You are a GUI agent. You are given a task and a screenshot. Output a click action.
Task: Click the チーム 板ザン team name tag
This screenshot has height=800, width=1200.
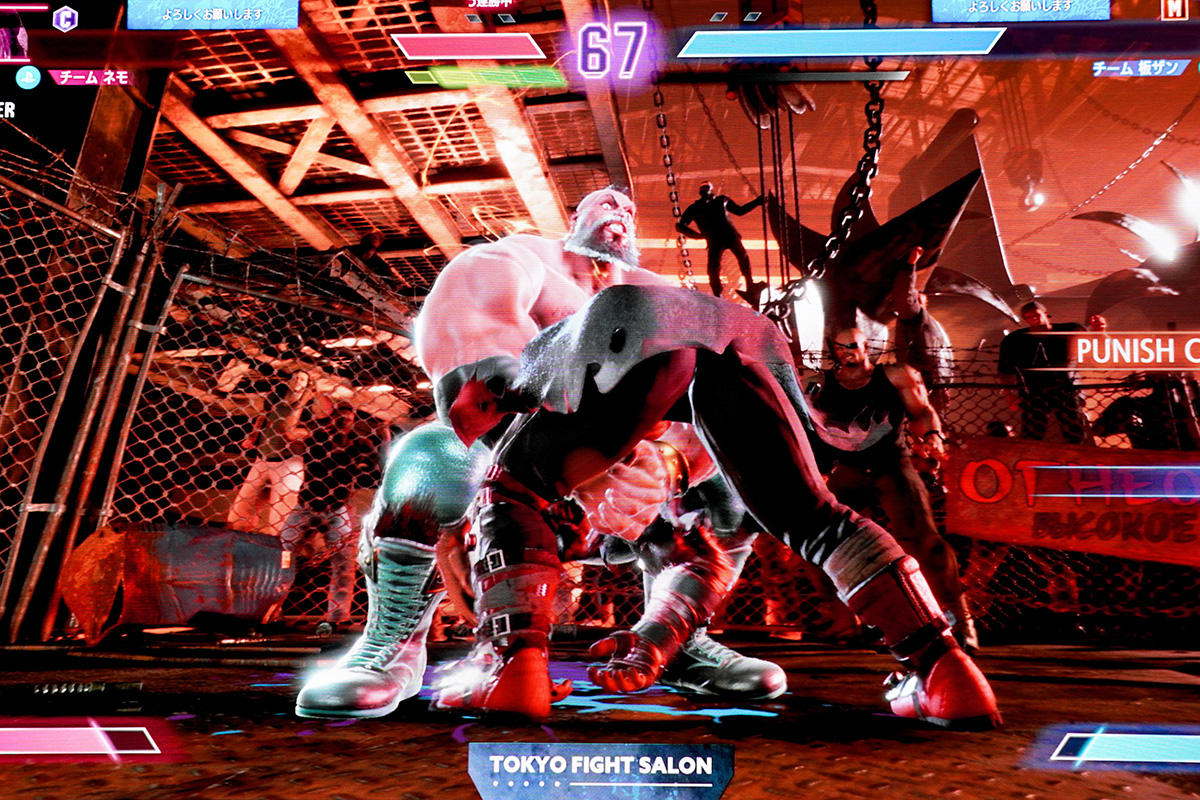1141,68
